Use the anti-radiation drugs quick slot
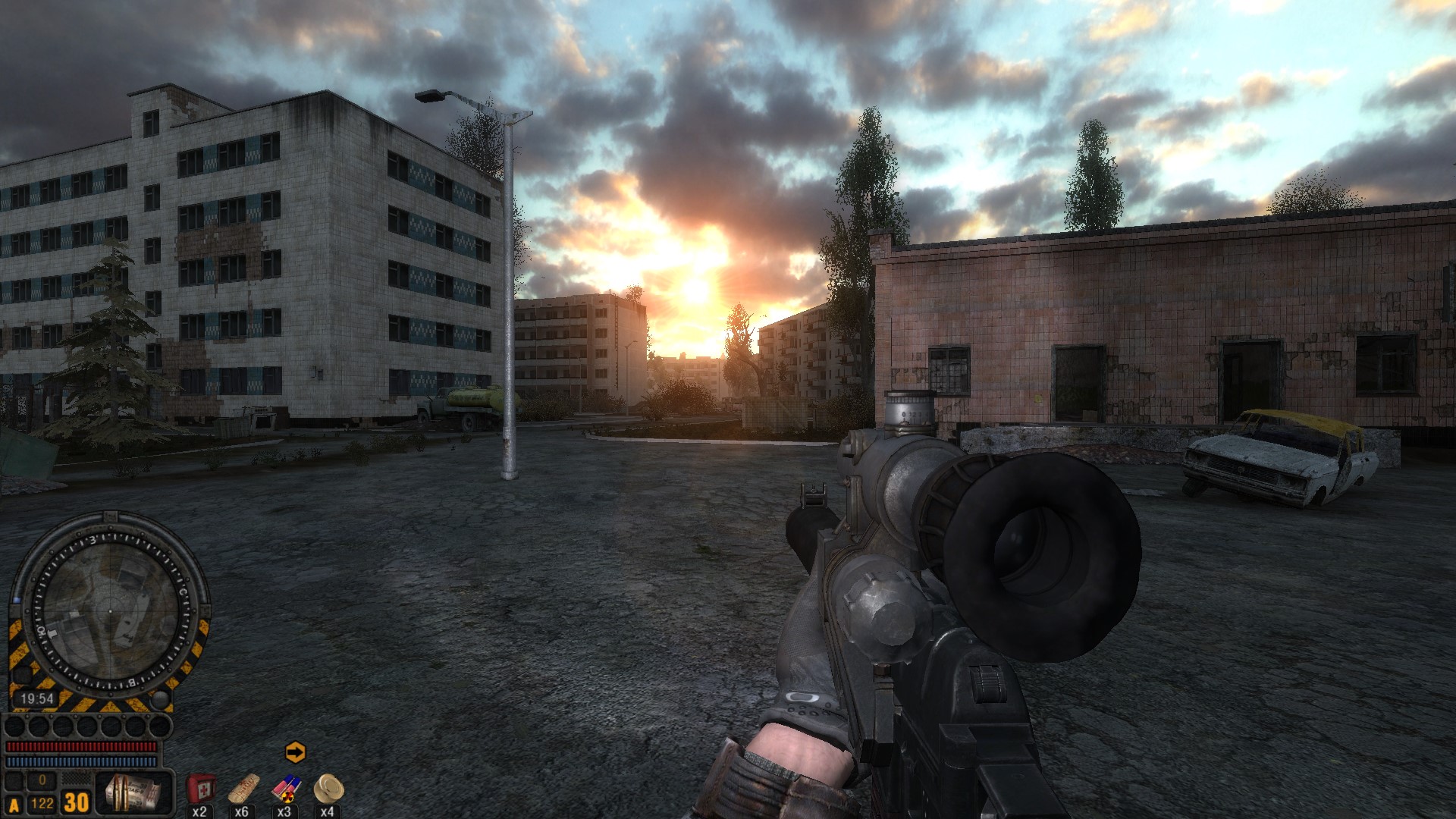The width and height of the screenshot is (1456, 819). [285, 789]
